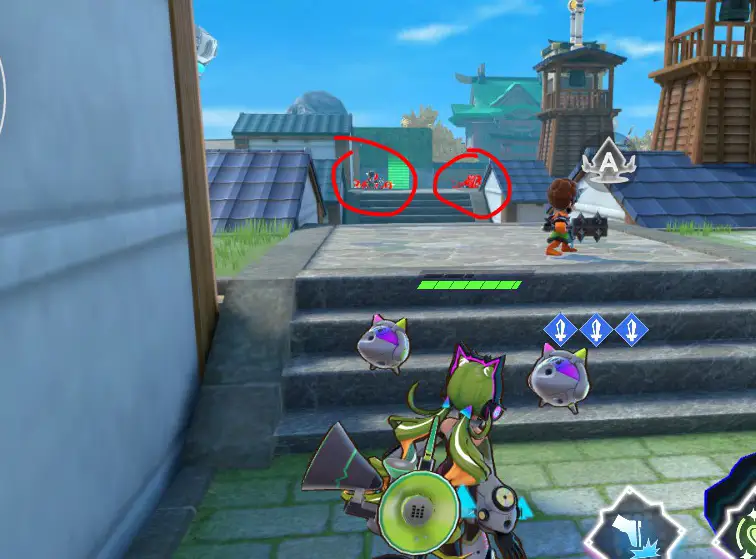Trigger the green heart special ability
The width and height of the screenshot is (756, 559).
(x=740, y=528)
